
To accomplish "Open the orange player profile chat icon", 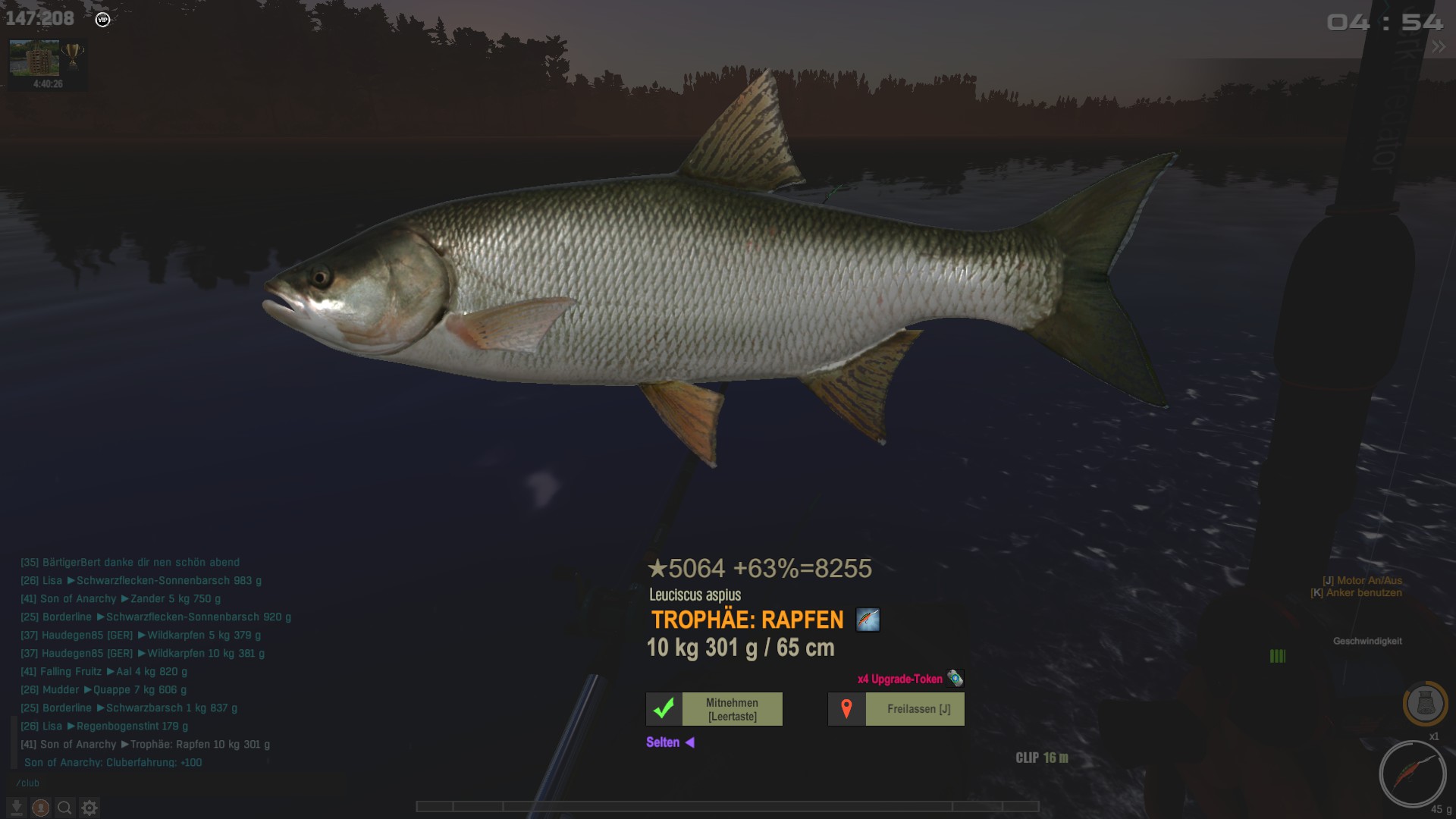I will click(x=41, y=808).
